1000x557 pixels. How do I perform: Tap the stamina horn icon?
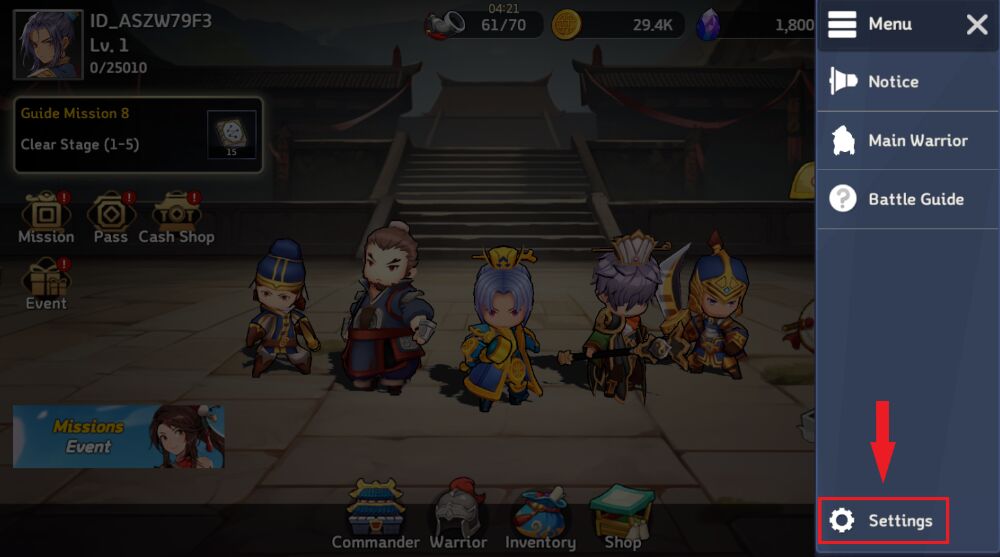click(x=446, y=24)
